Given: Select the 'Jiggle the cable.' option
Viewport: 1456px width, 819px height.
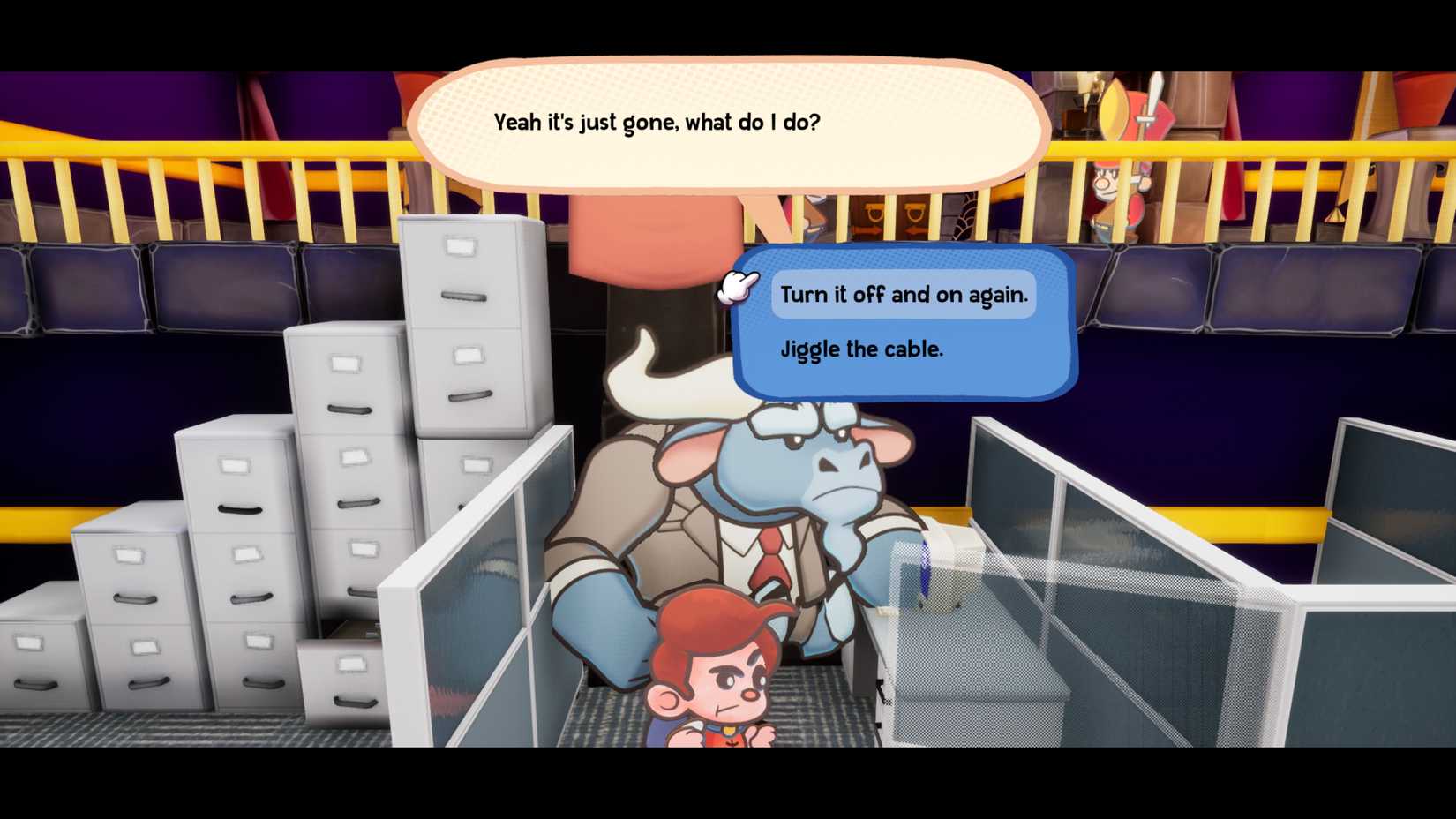Looking at the screenshot, I should coord(860,349).
